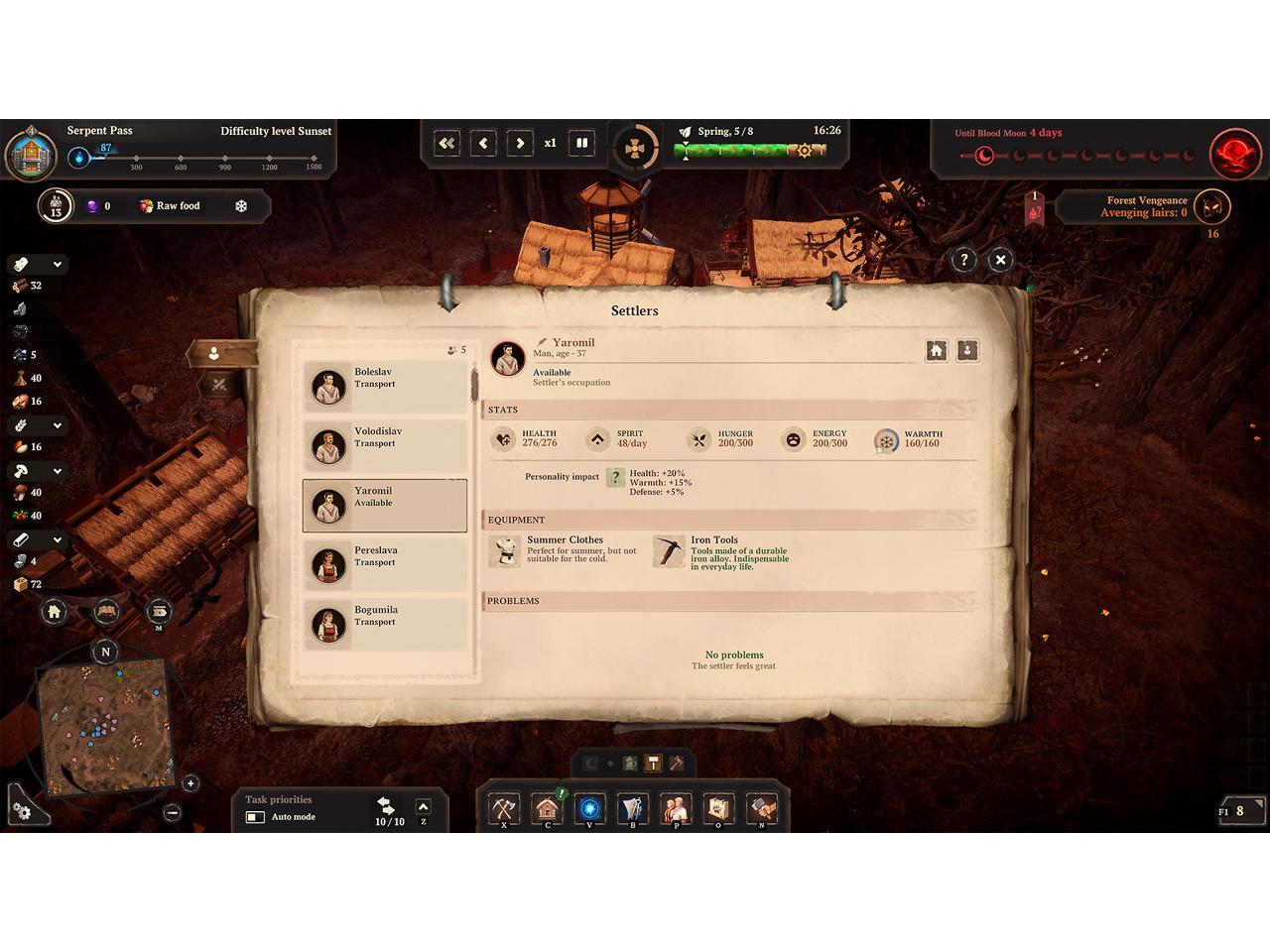Open help with the question mark button
Image resolution: width=1270 pixels, height=952 pixels.
tap(963, 260)
